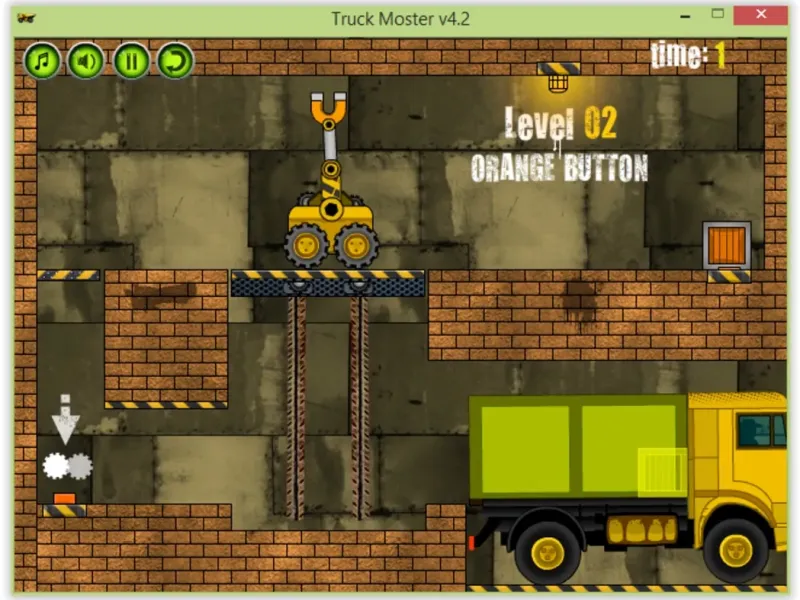Maximize the game window
Viewport: 800px width, 600px height.
(717, 16)
